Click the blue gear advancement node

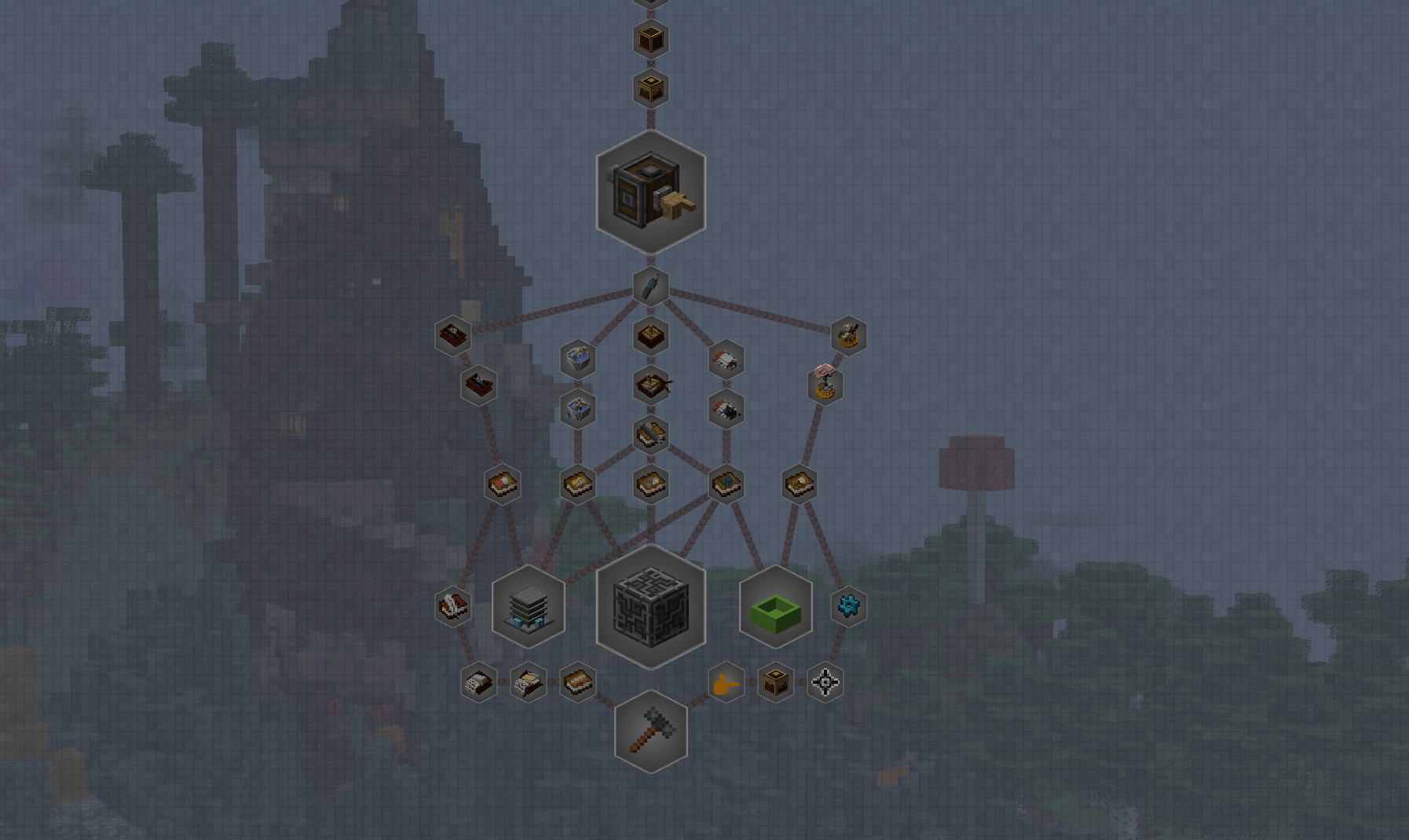coord(850,605)
